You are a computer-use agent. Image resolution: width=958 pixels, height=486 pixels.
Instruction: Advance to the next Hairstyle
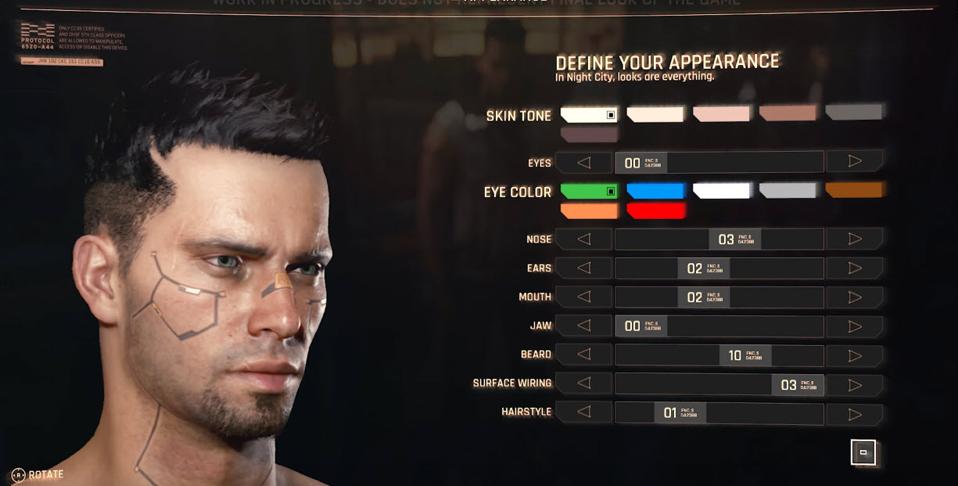[x=855, y=413]
